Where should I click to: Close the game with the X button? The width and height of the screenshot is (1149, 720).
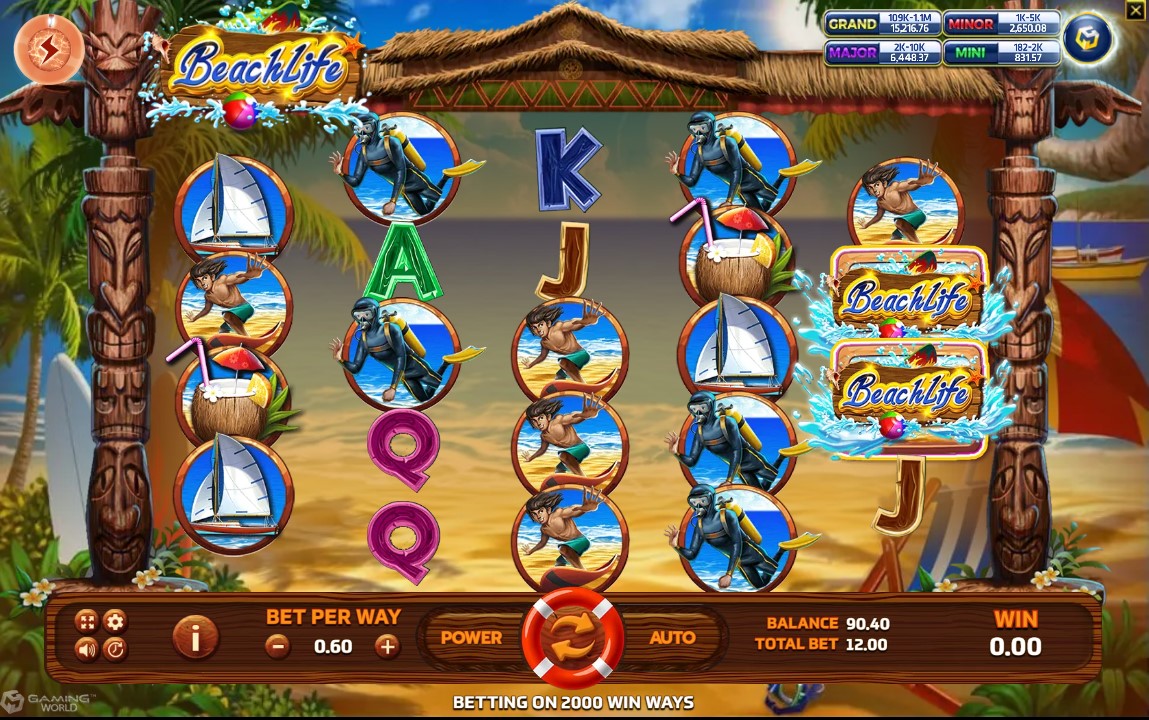pyautogui.click(x=1134, y=11)
